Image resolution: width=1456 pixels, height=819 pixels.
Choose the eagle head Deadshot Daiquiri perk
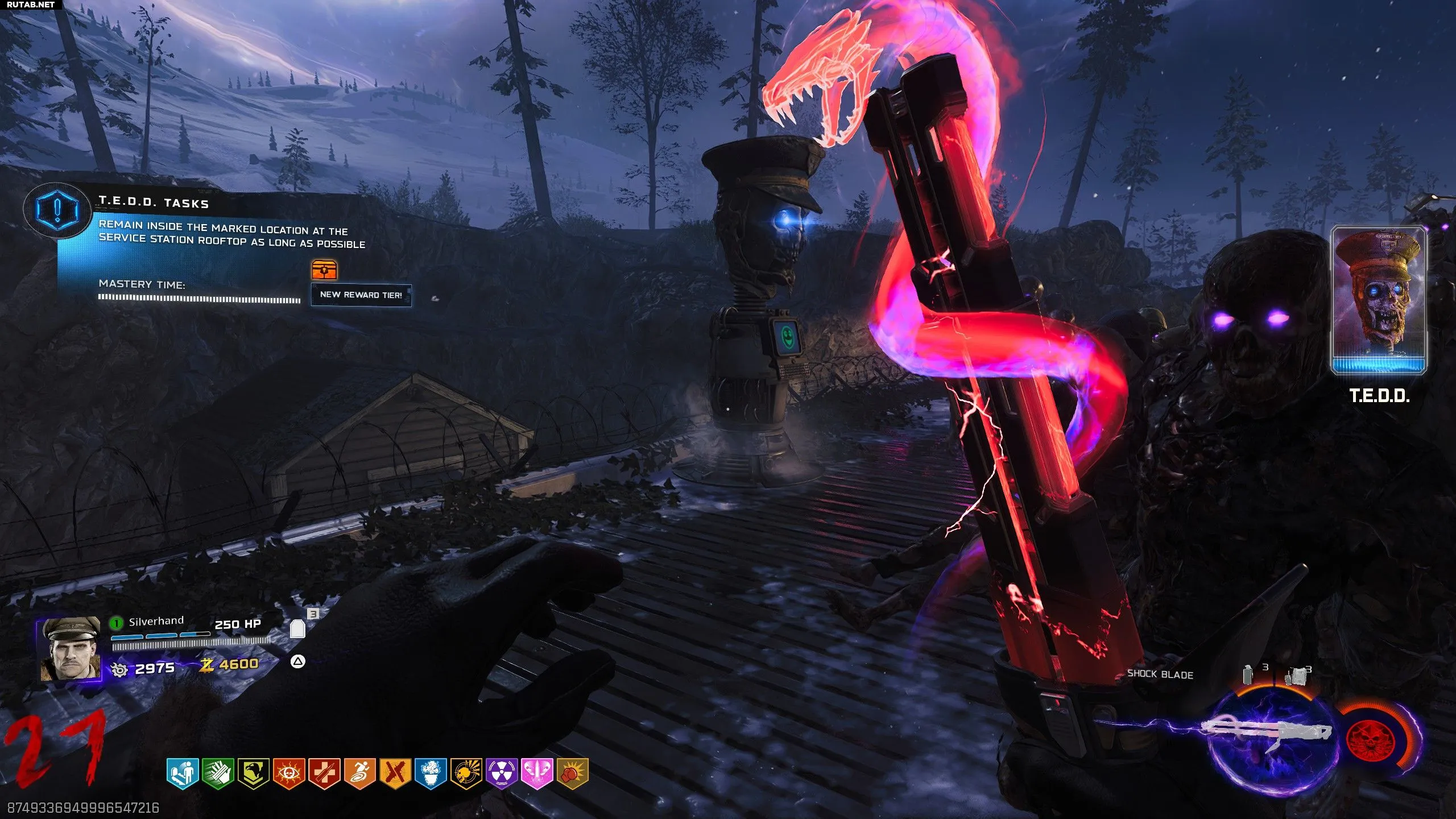coord(253,773)
